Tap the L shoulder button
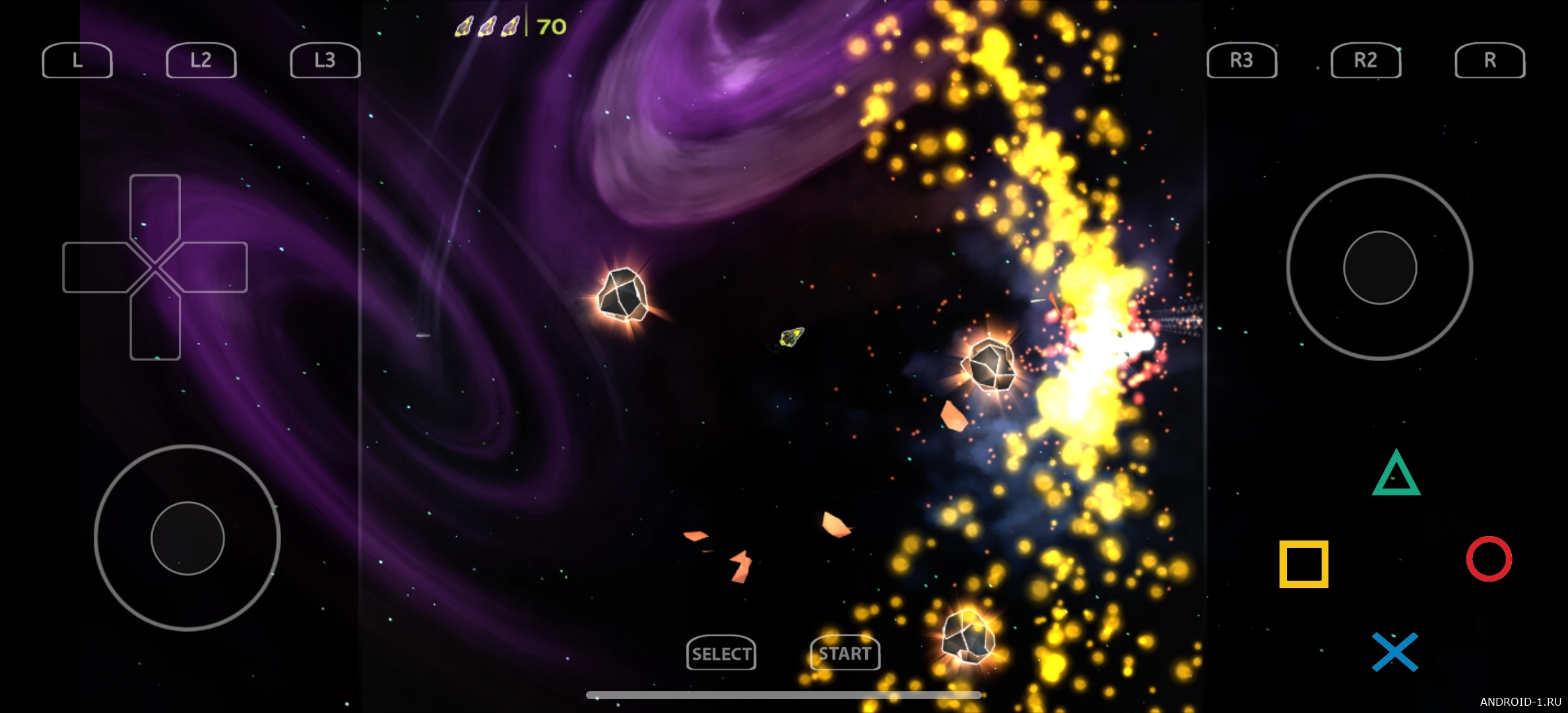Screen dimensions: 1568x713 77,61
